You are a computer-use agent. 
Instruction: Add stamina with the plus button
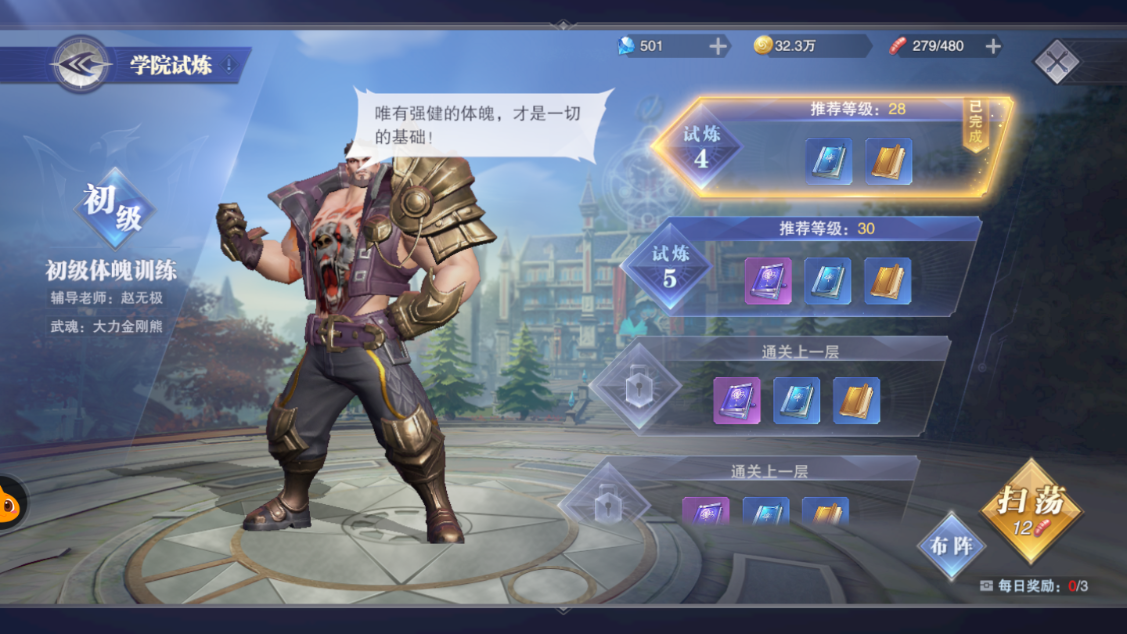click(x=993, y=46)
